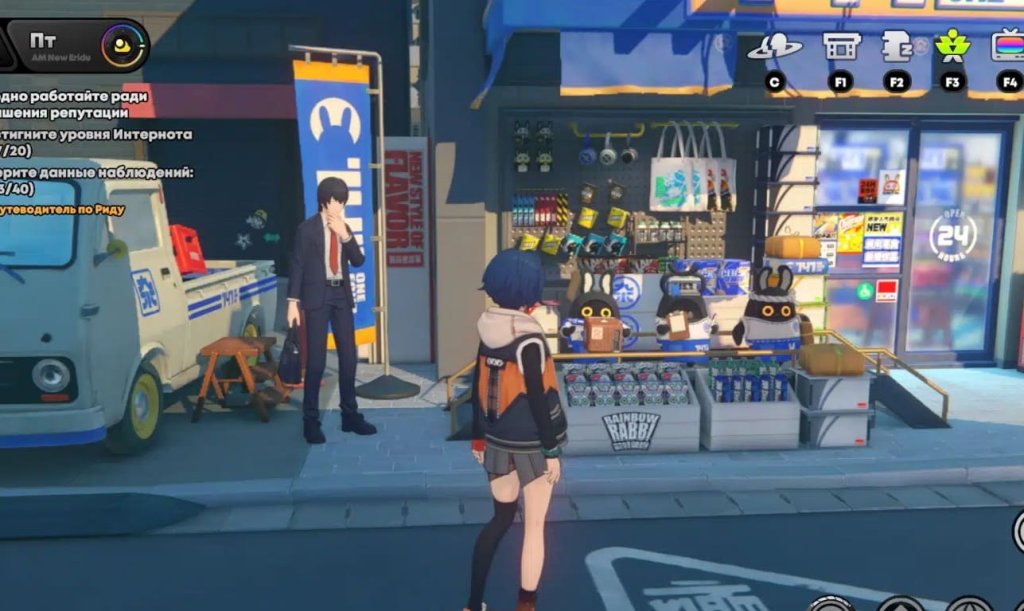Open the notebook icon with a Z
The height and width of the screenshot is (611, 1024).
click(896, 46)
